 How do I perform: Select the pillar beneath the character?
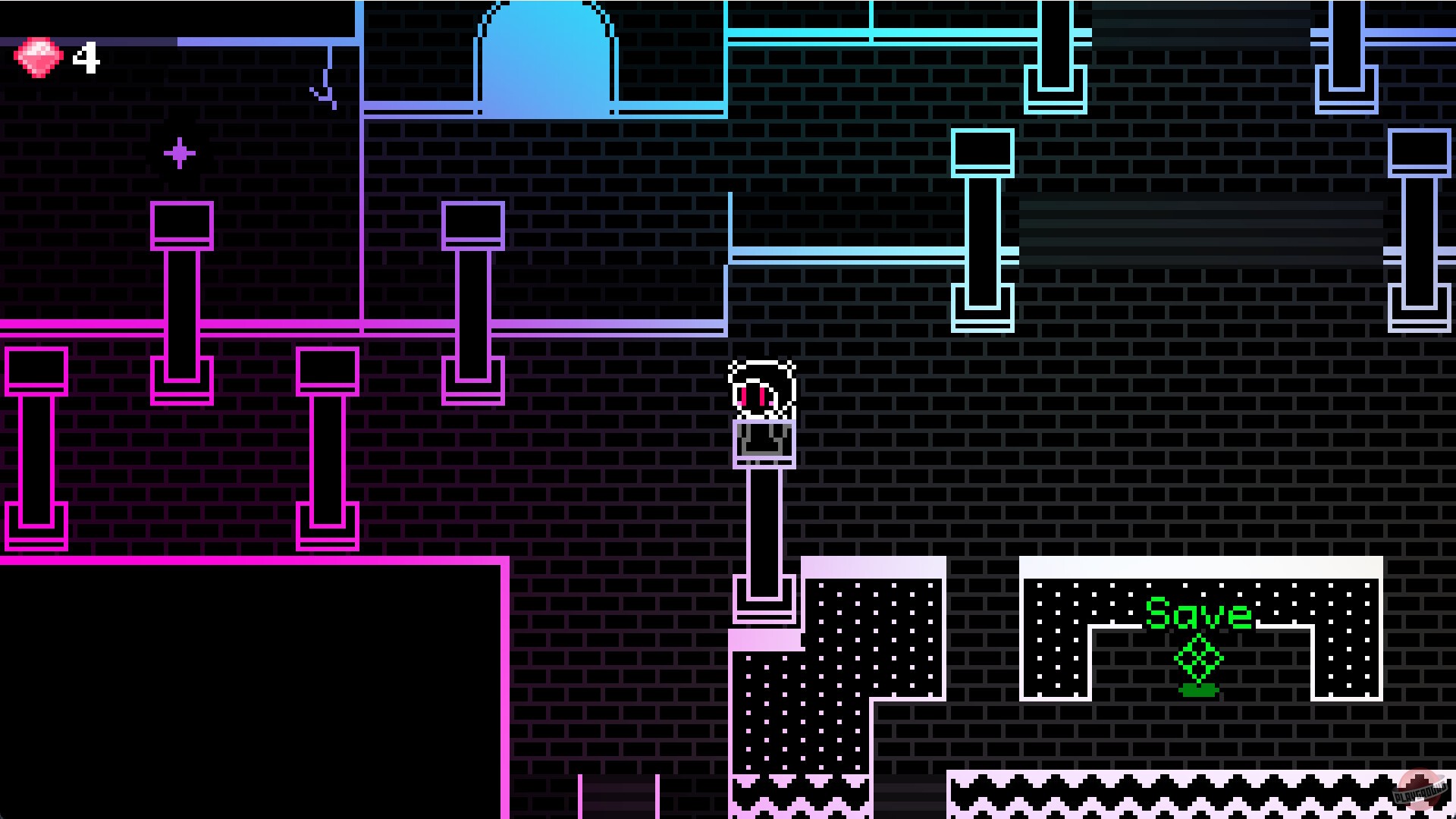tap(762, 523)
